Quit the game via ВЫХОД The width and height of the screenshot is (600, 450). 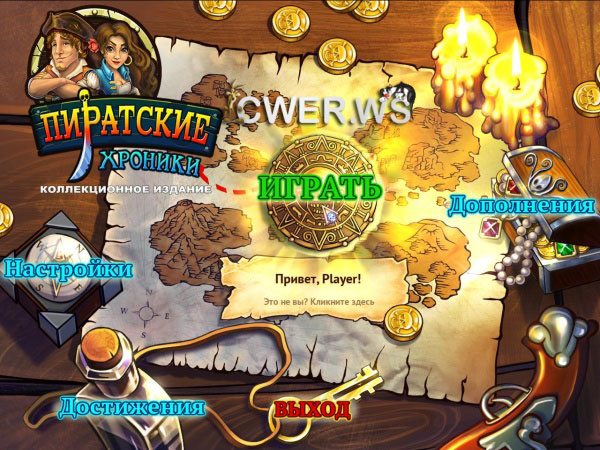pyautogui.click(x=312, y=410)
